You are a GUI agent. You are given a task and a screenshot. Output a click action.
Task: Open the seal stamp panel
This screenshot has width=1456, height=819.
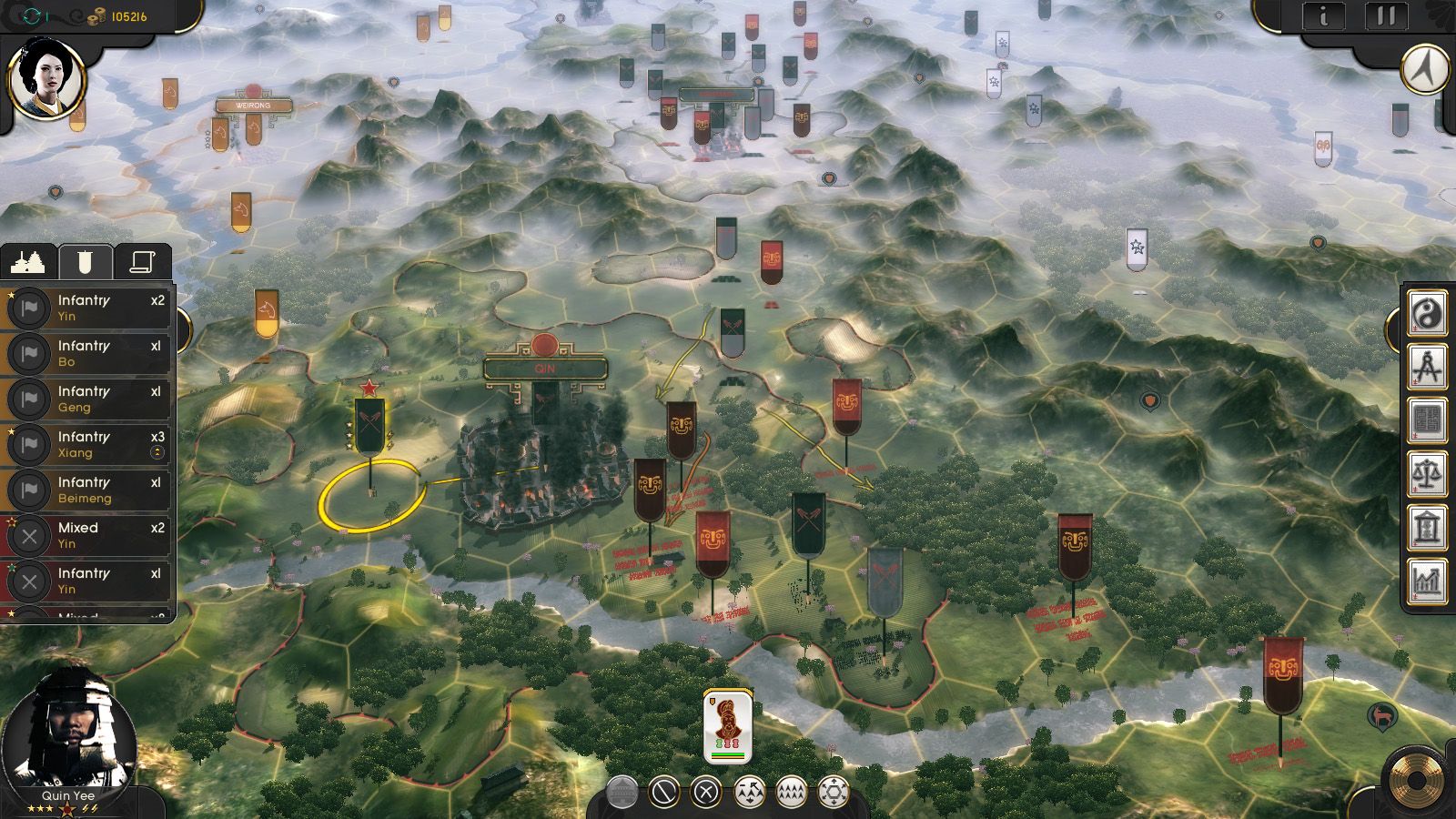(x=1427, y=421)
